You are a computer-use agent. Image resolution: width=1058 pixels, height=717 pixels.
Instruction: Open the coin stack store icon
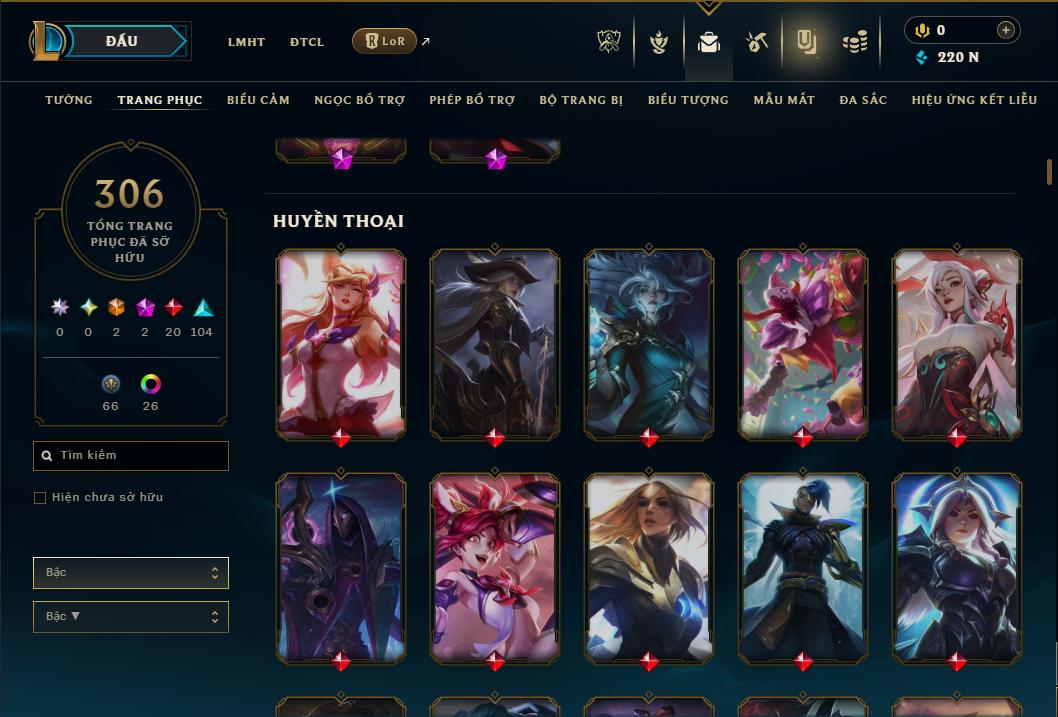coord(854,42)
